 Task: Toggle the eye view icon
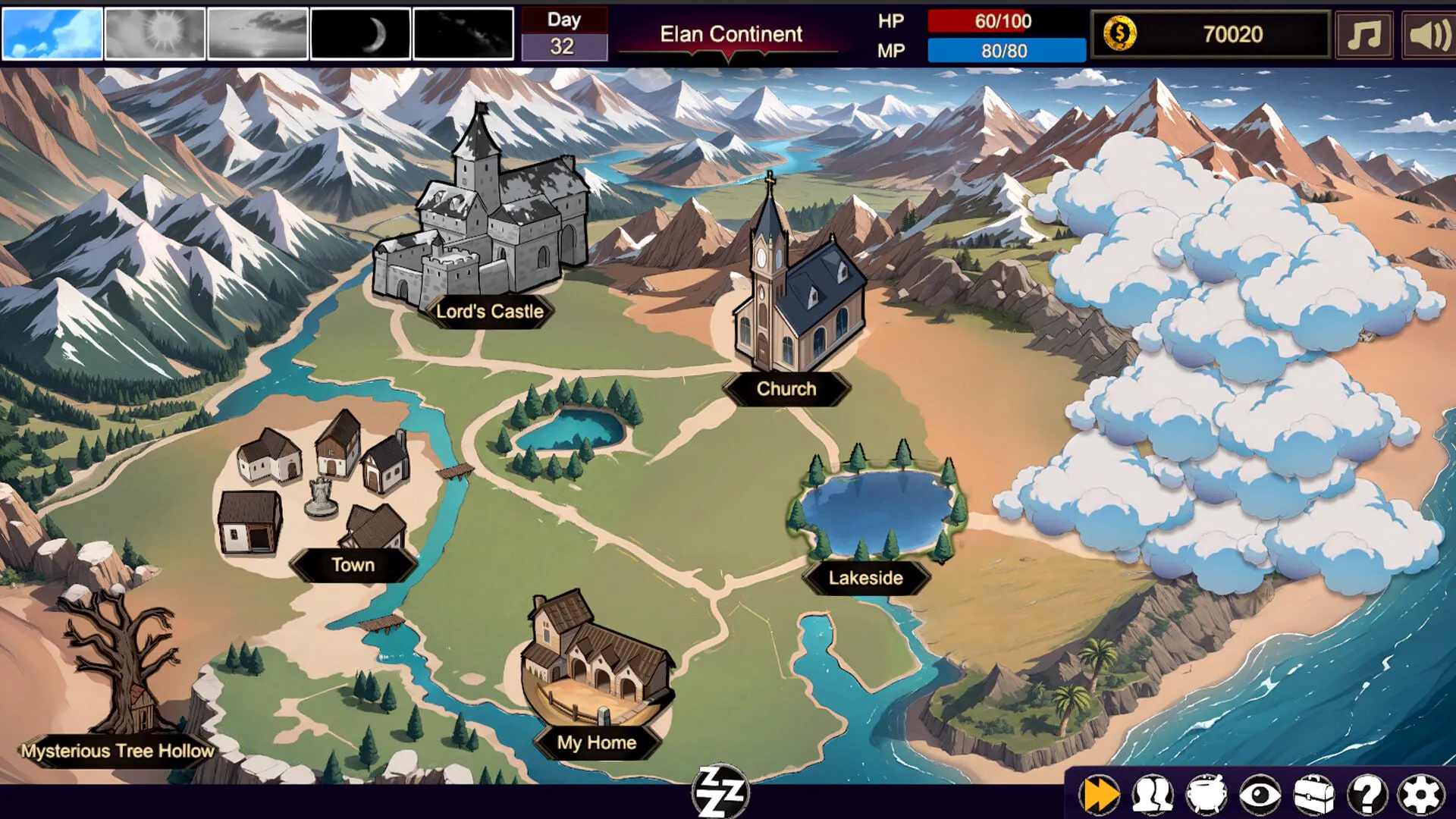(1260, 795)
